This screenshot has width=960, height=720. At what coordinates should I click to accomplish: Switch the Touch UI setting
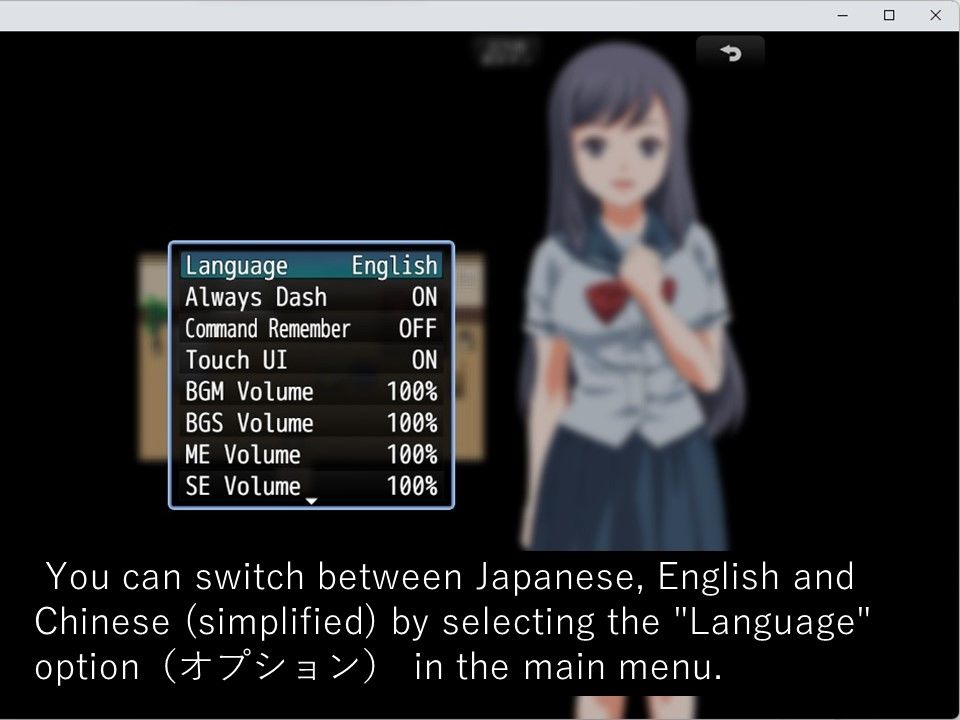311,360
